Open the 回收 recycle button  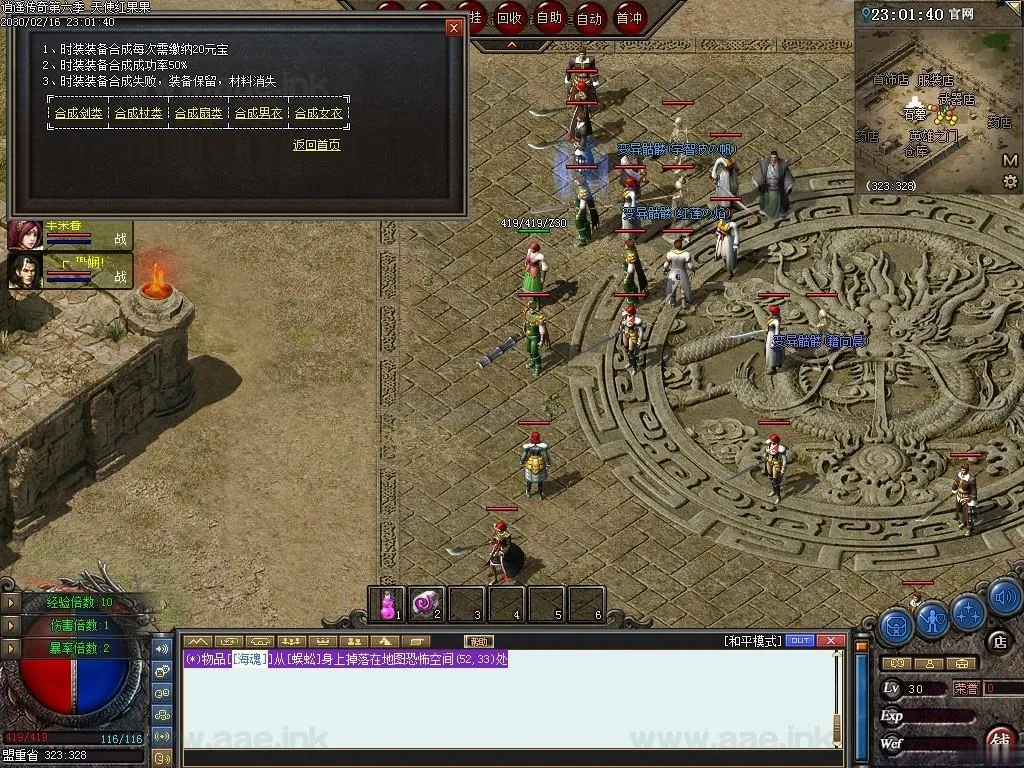[x=509, y=17]
